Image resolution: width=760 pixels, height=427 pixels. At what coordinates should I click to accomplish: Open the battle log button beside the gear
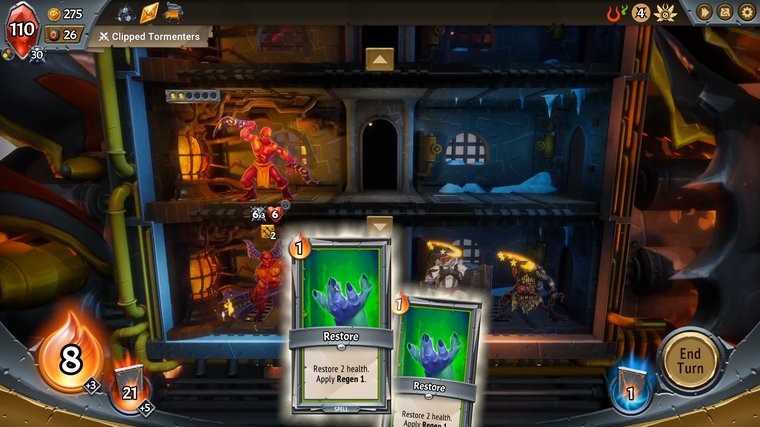(x=726, y=12)
